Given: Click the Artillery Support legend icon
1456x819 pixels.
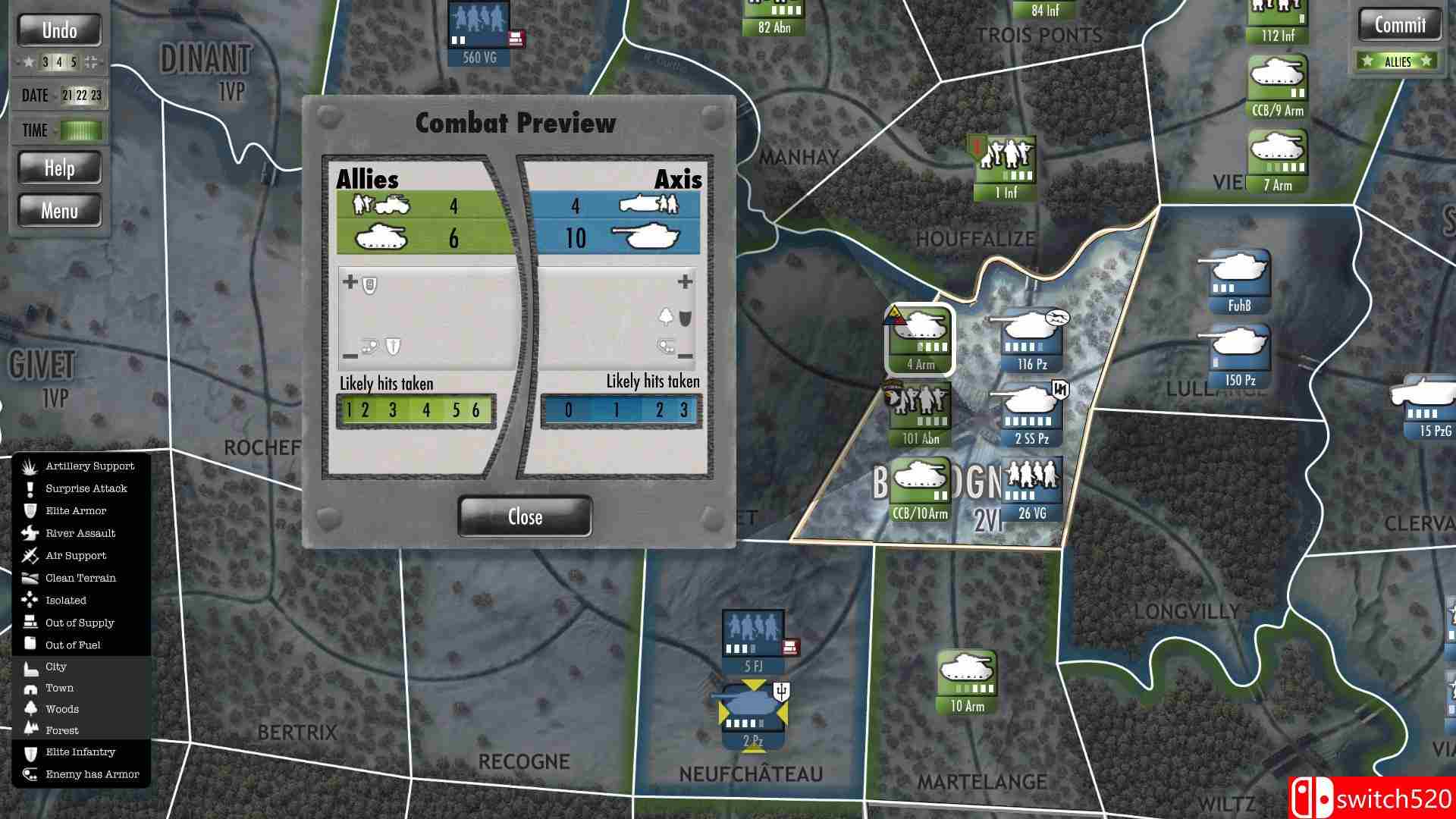Looking at the screenshot, I should click(30, 466).
